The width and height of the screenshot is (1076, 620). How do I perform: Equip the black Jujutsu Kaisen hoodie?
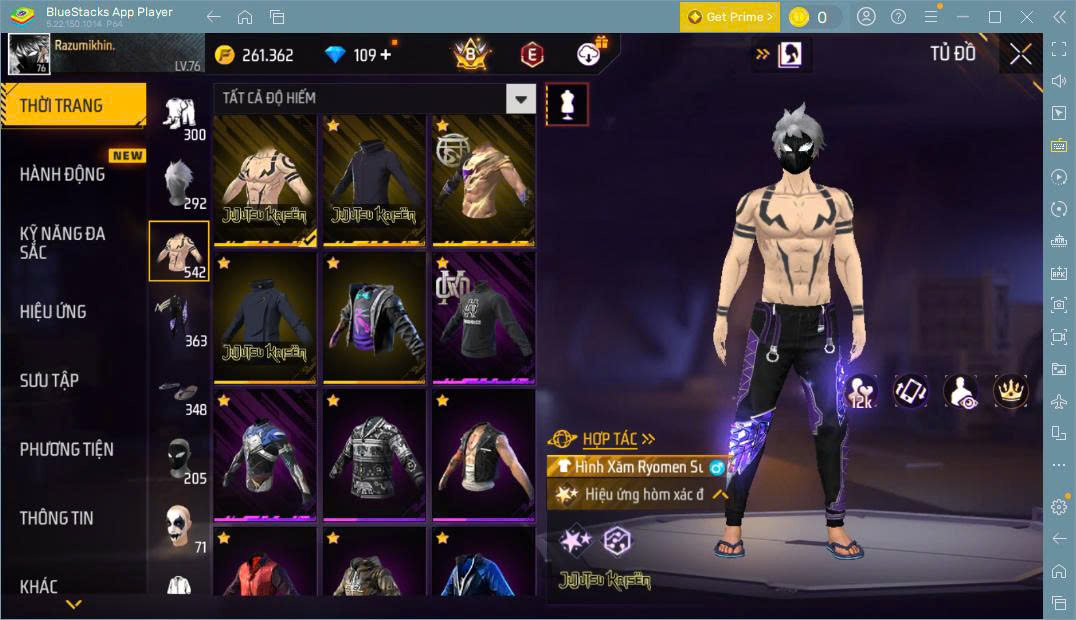pos(374,180)
